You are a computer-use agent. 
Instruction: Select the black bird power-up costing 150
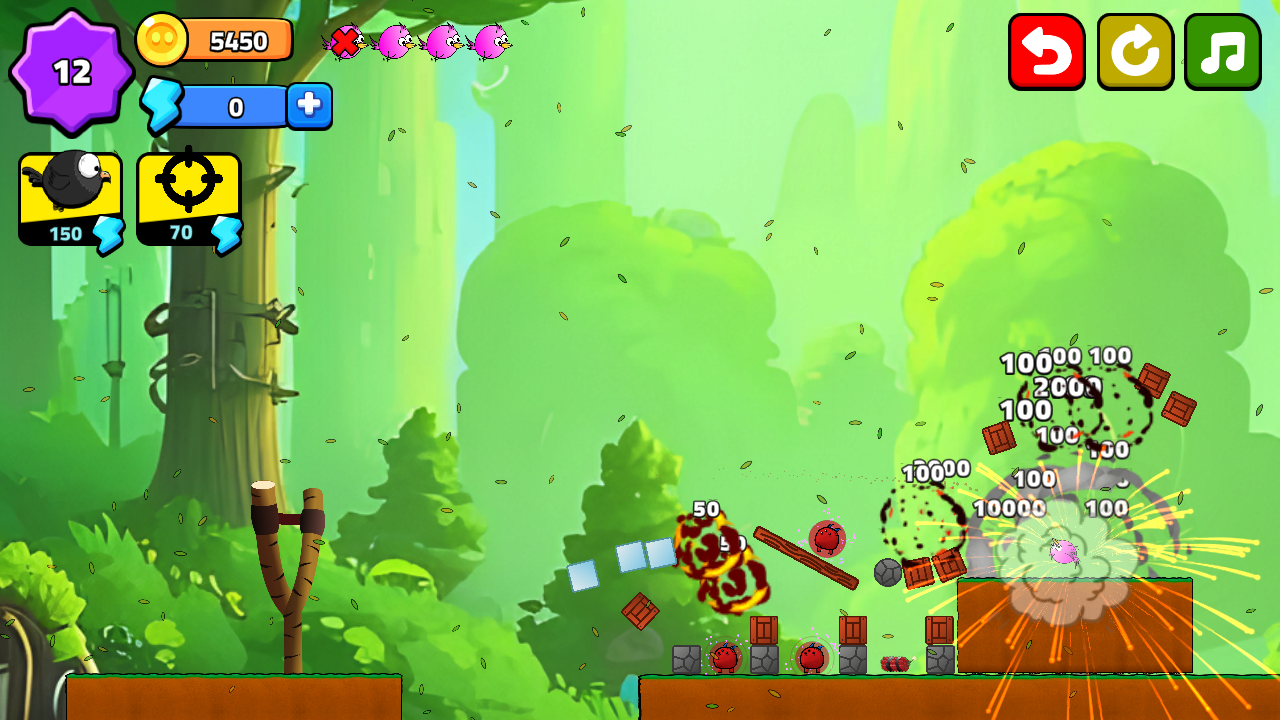pyautogui.click(x=68, y=196)
